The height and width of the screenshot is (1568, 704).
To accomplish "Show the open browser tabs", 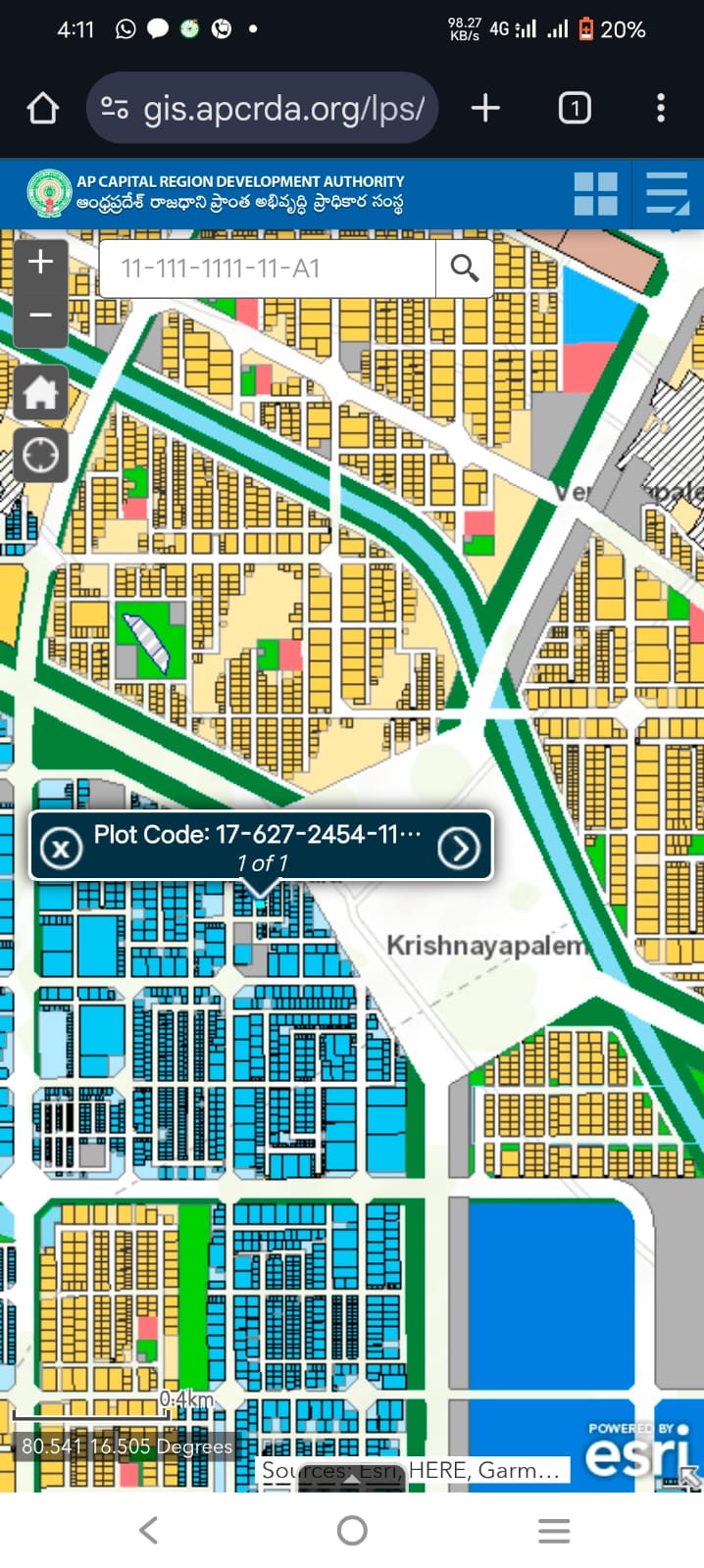I will pos(575,108).
